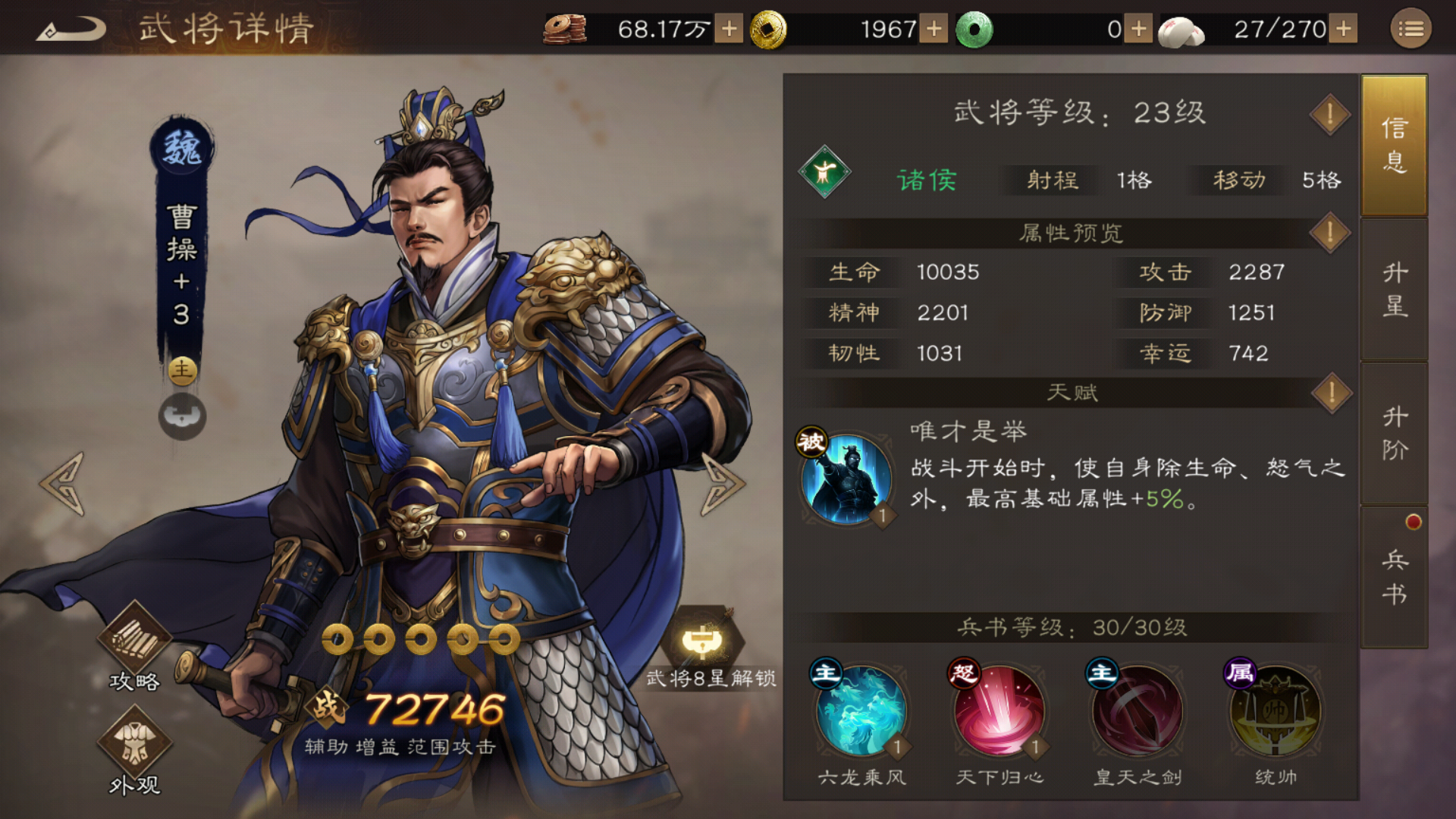Show 天赋 talent details exclamation icon

(1331, 393)
